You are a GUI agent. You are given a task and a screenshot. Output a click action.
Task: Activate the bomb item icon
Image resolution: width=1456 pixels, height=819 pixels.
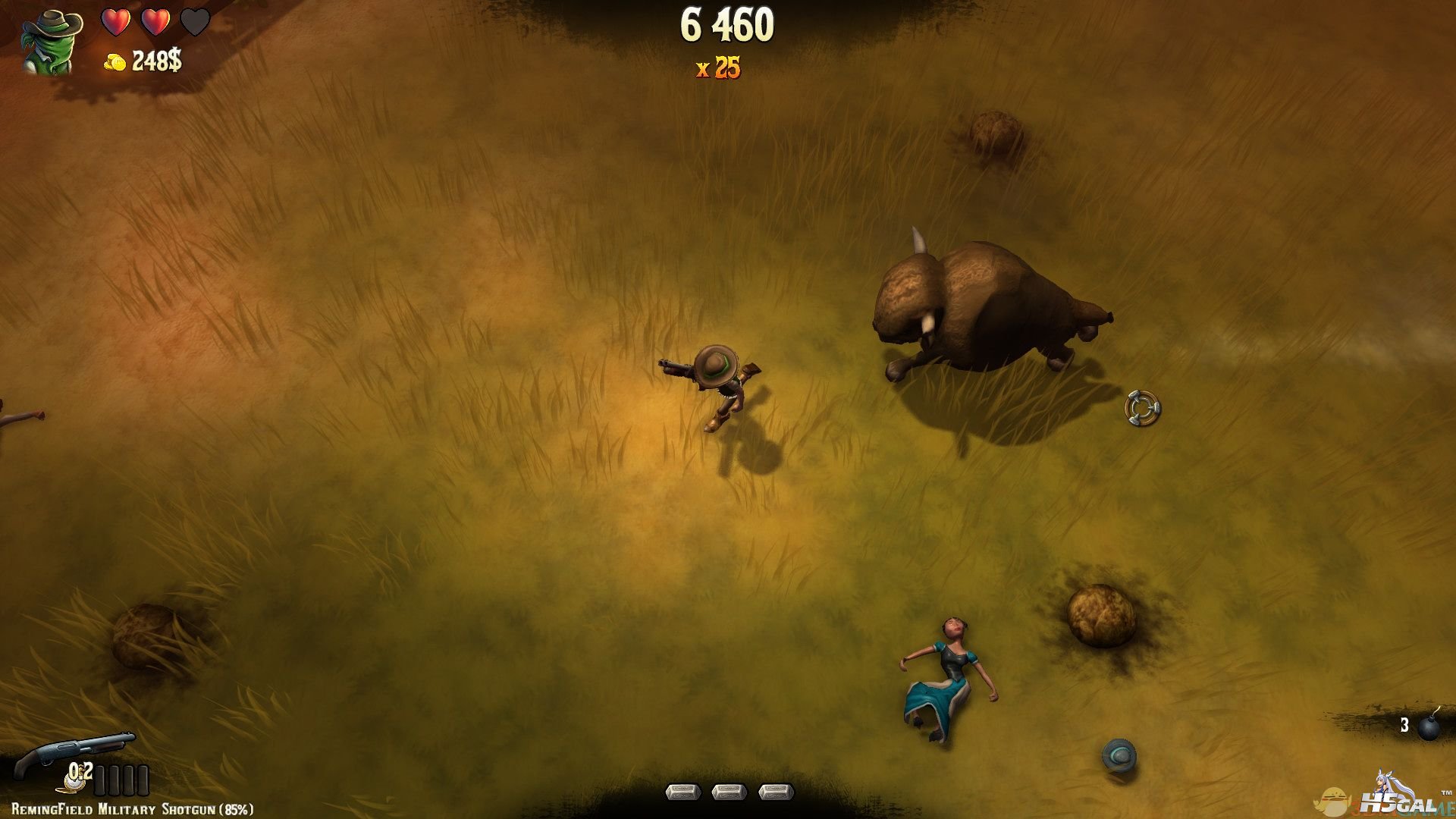click(1429, 726)
